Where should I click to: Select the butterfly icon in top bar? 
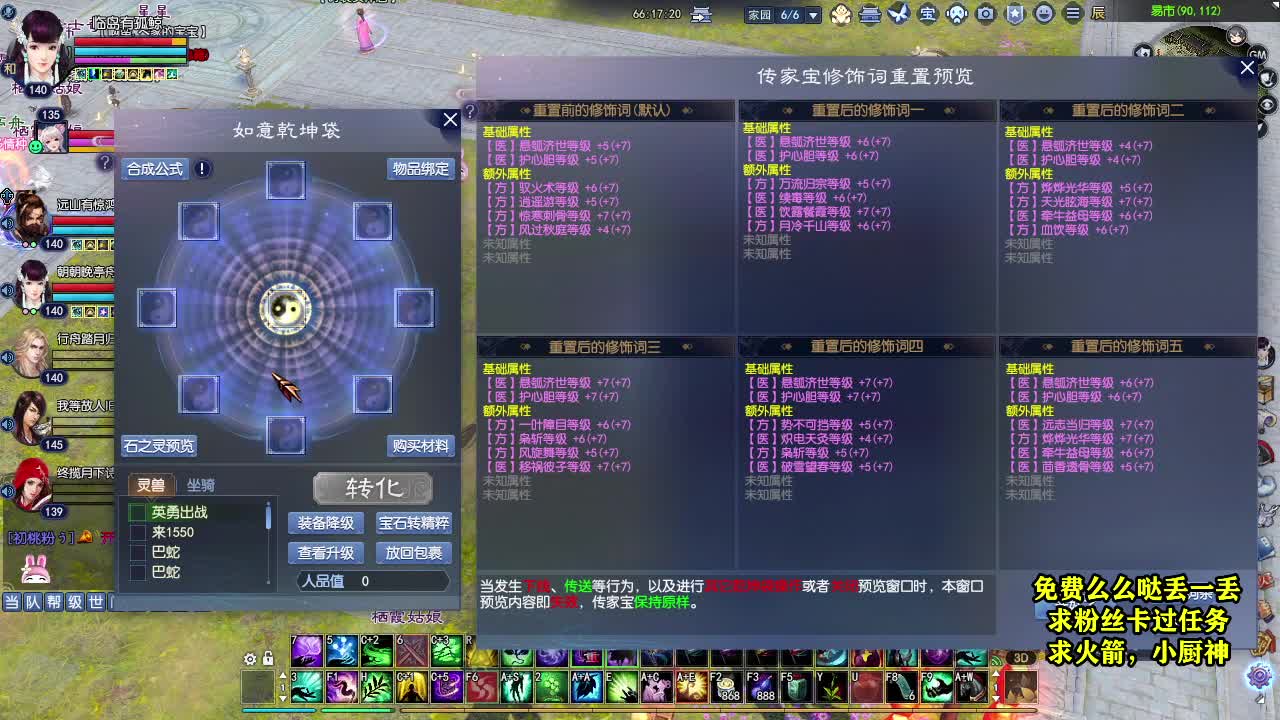[x=897, y=13]
